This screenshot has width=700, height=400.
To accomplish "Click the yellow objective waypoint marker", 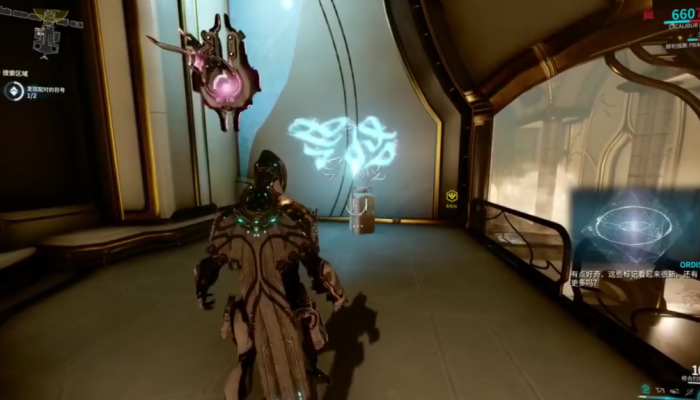I will [x=452, y=196].
